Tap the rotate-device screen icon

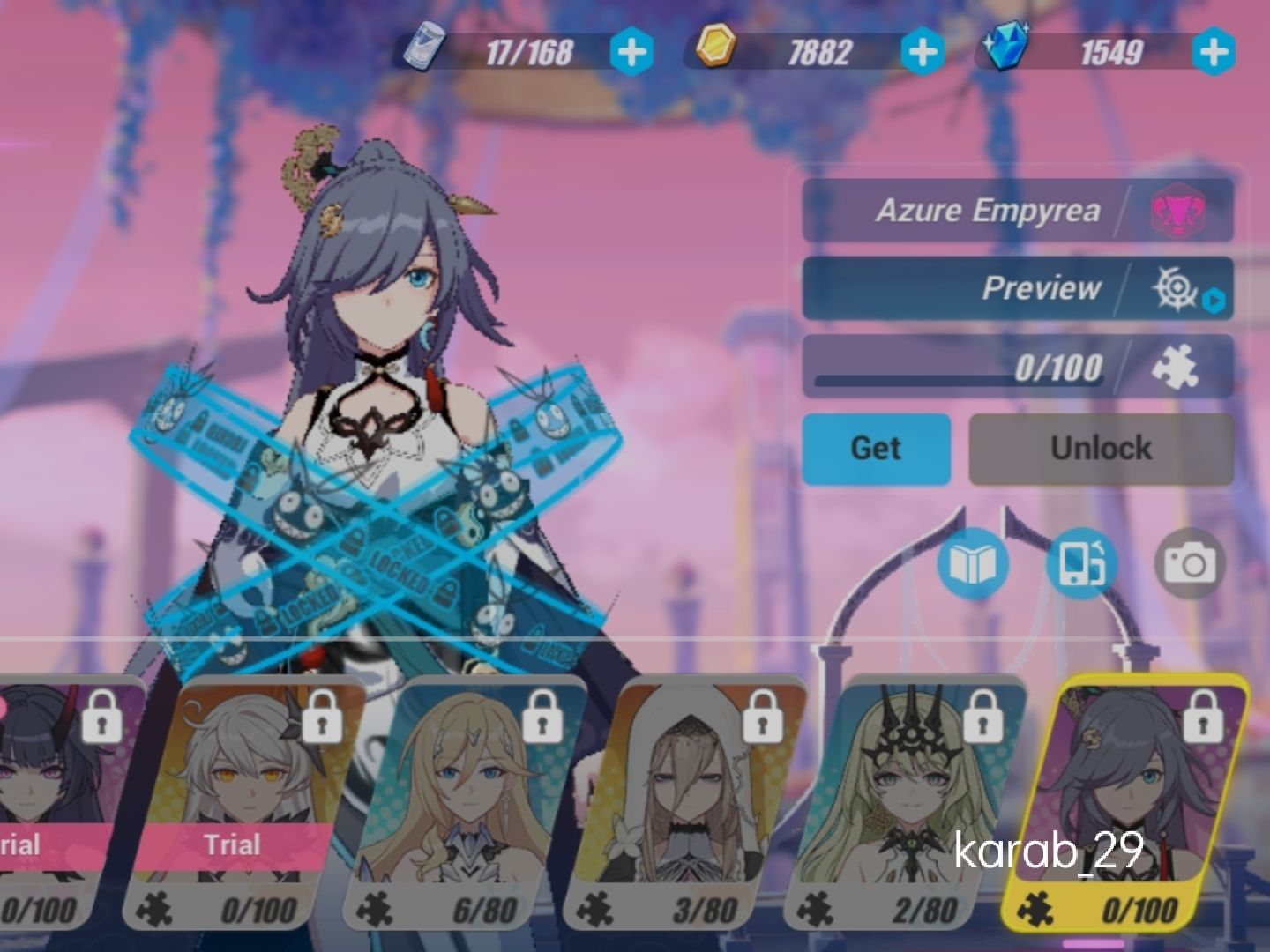click(1081, 562)
